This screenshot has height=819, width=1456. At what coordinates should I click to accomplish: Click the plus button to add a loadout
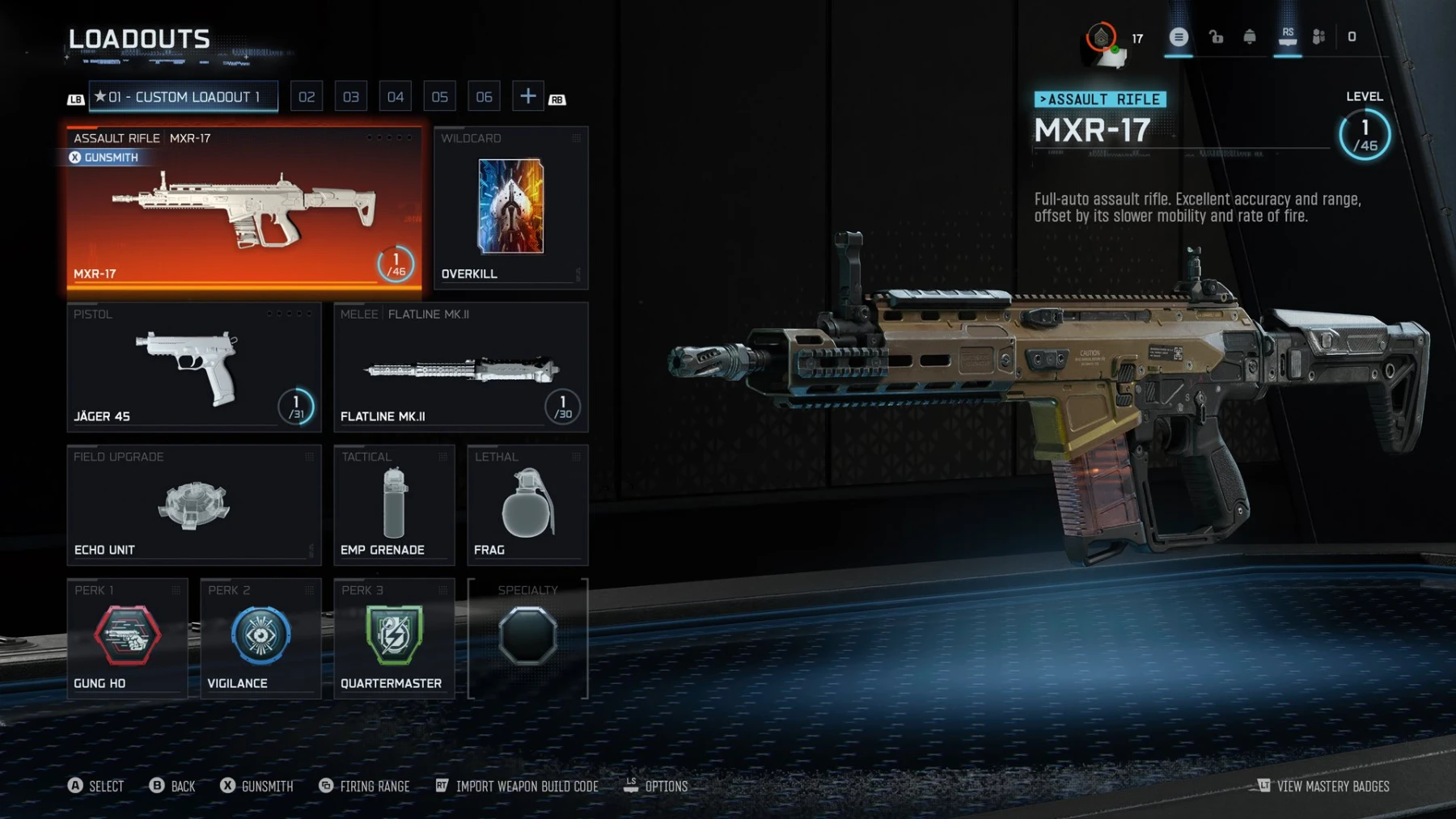click(527, 95)
